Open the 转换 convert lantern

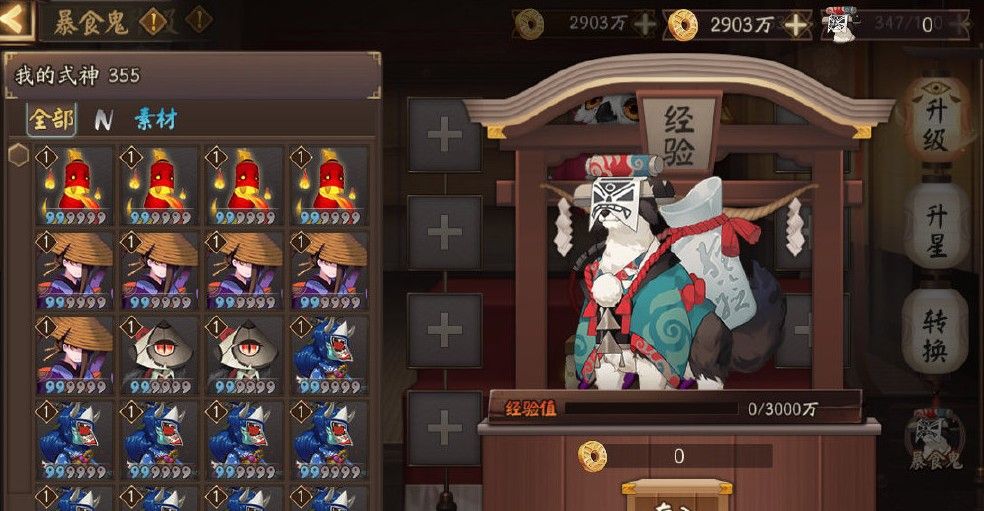[936, 335]
